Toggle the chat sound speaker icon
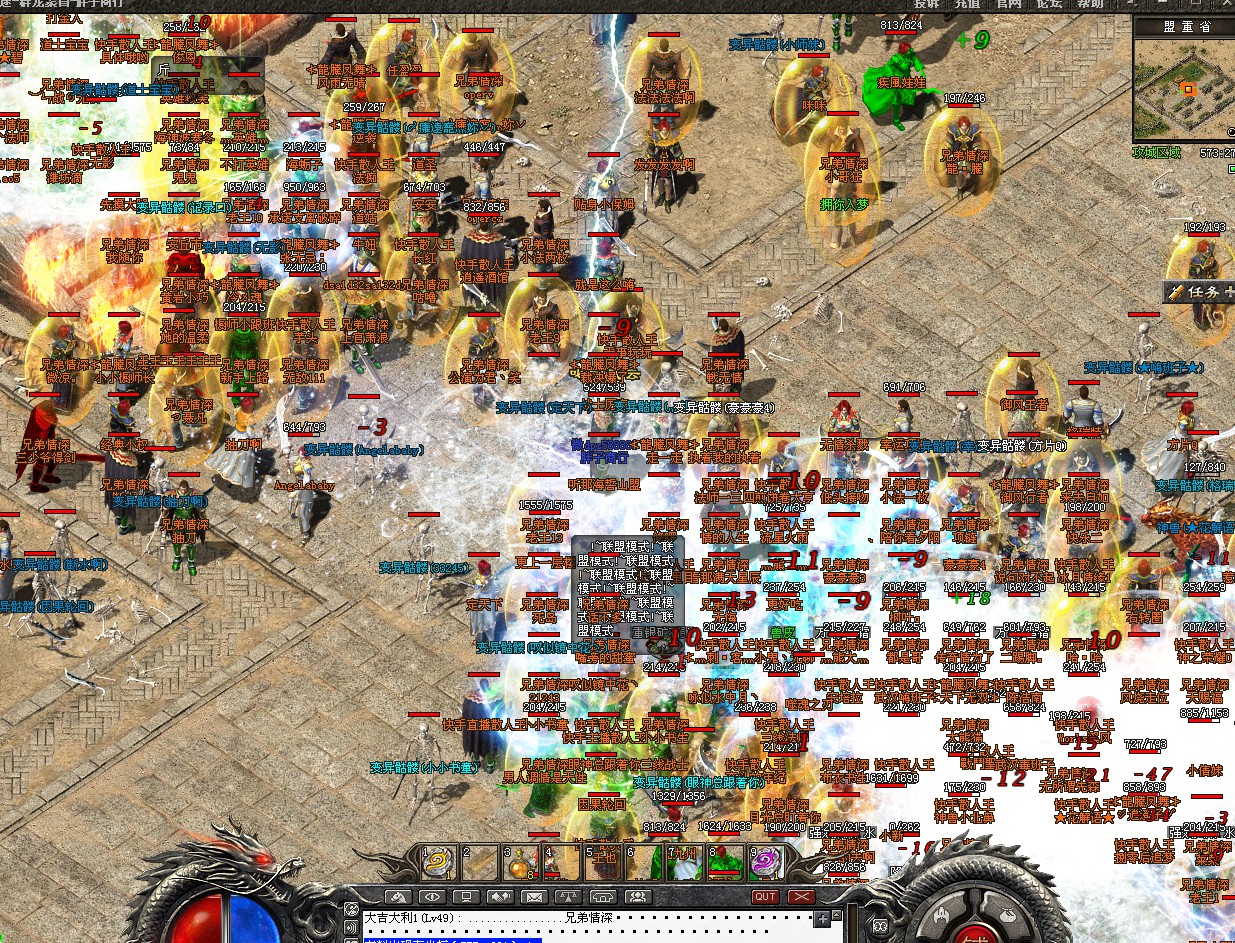This screenshot has height=943, width=1235. pos(352,926)
